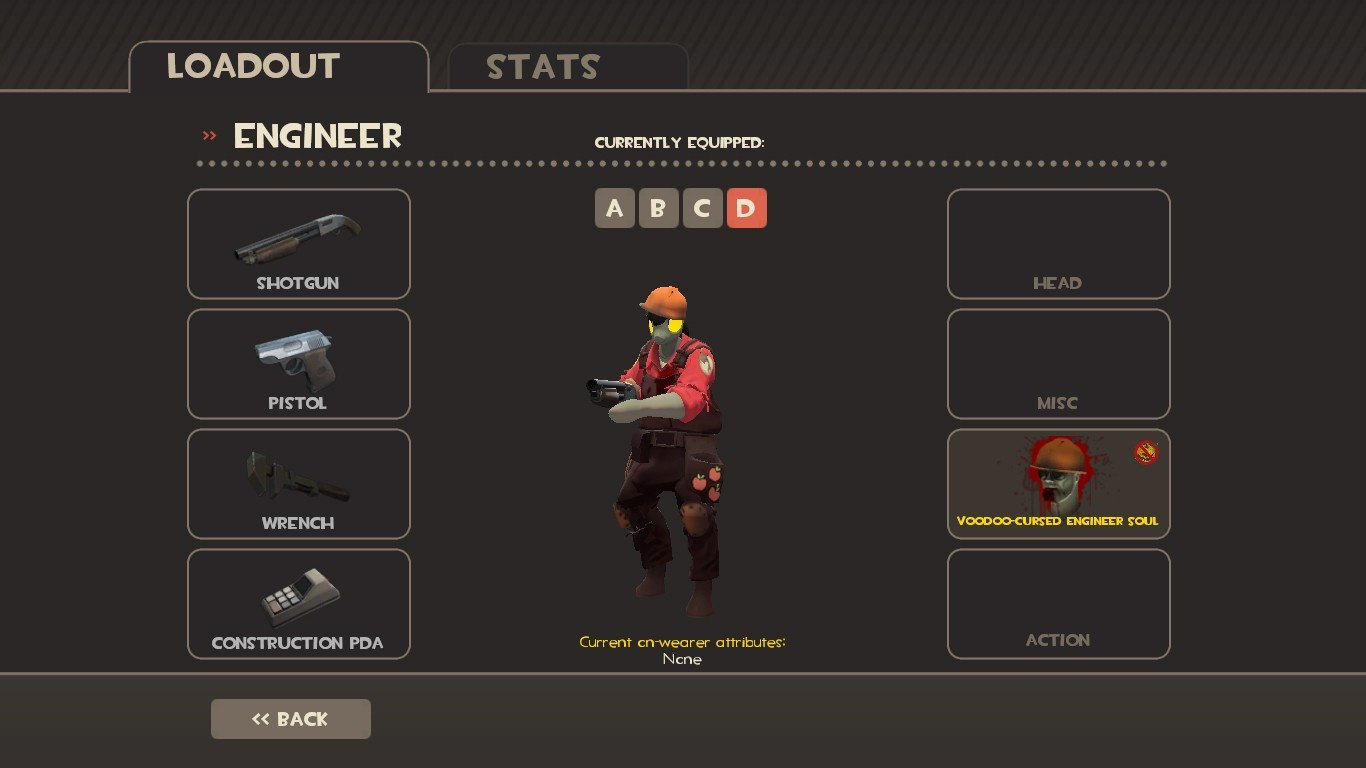Activate loadout preset D
The width and height of the screenshot is (1366, 768).
click(x=746, y=209)
